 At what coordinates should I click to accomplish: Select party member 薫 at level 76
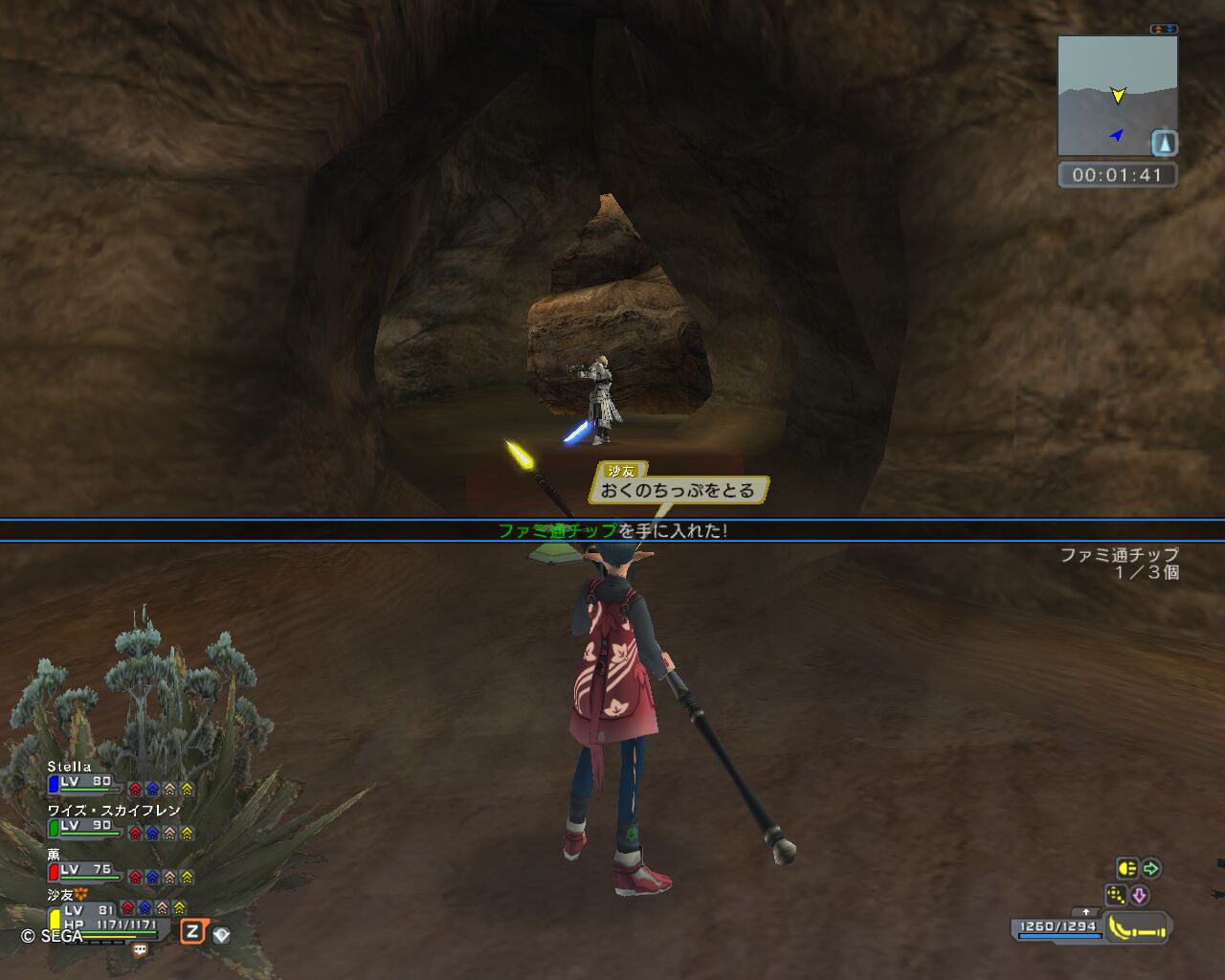point(55,855)
